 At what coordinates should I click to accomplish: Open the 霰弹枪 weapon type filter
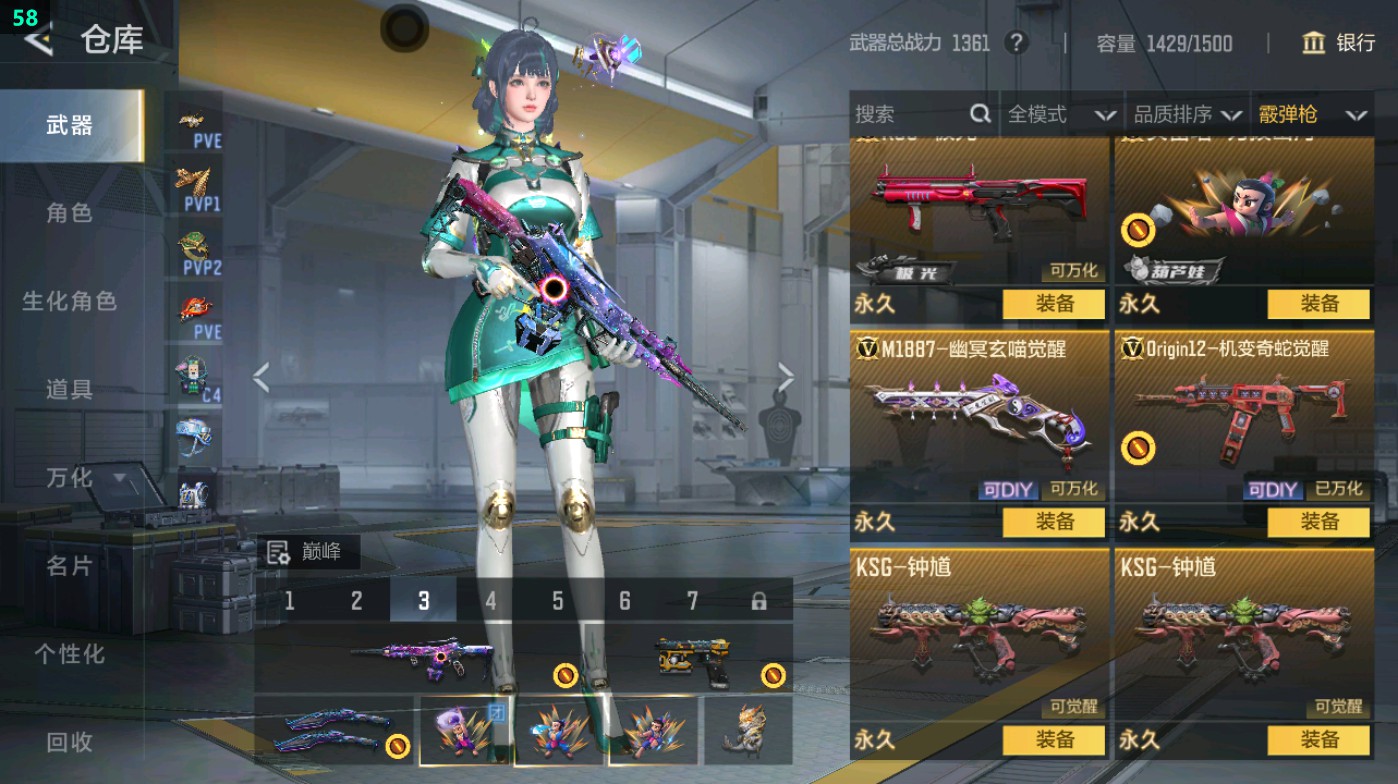1311,115
